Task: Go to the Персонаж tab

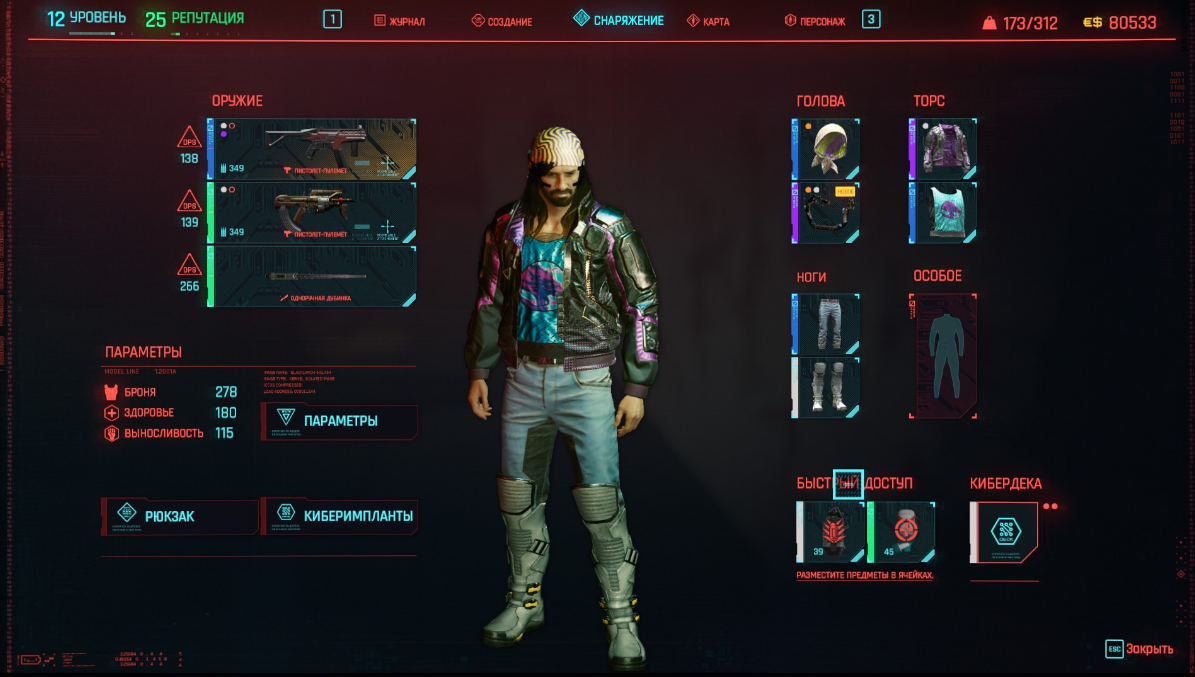Action: (815, 21)
